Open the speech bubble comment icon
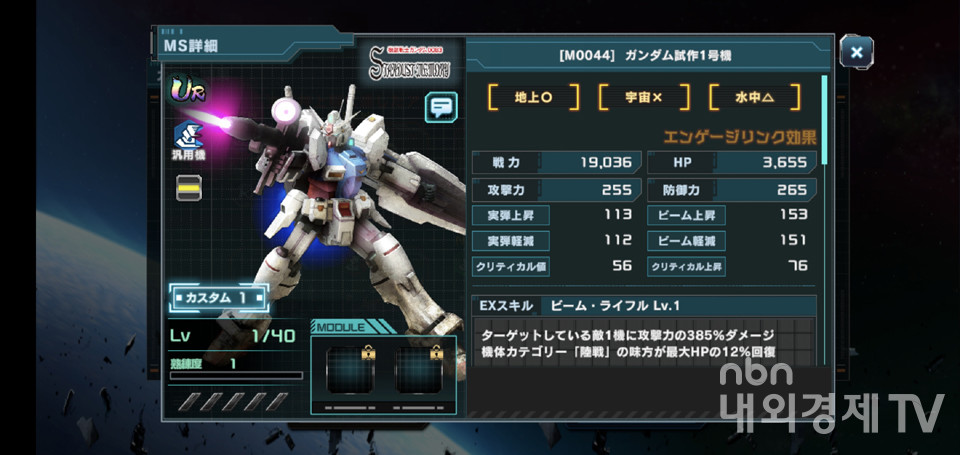The image size is (960, 455). (x=440, y=106)
